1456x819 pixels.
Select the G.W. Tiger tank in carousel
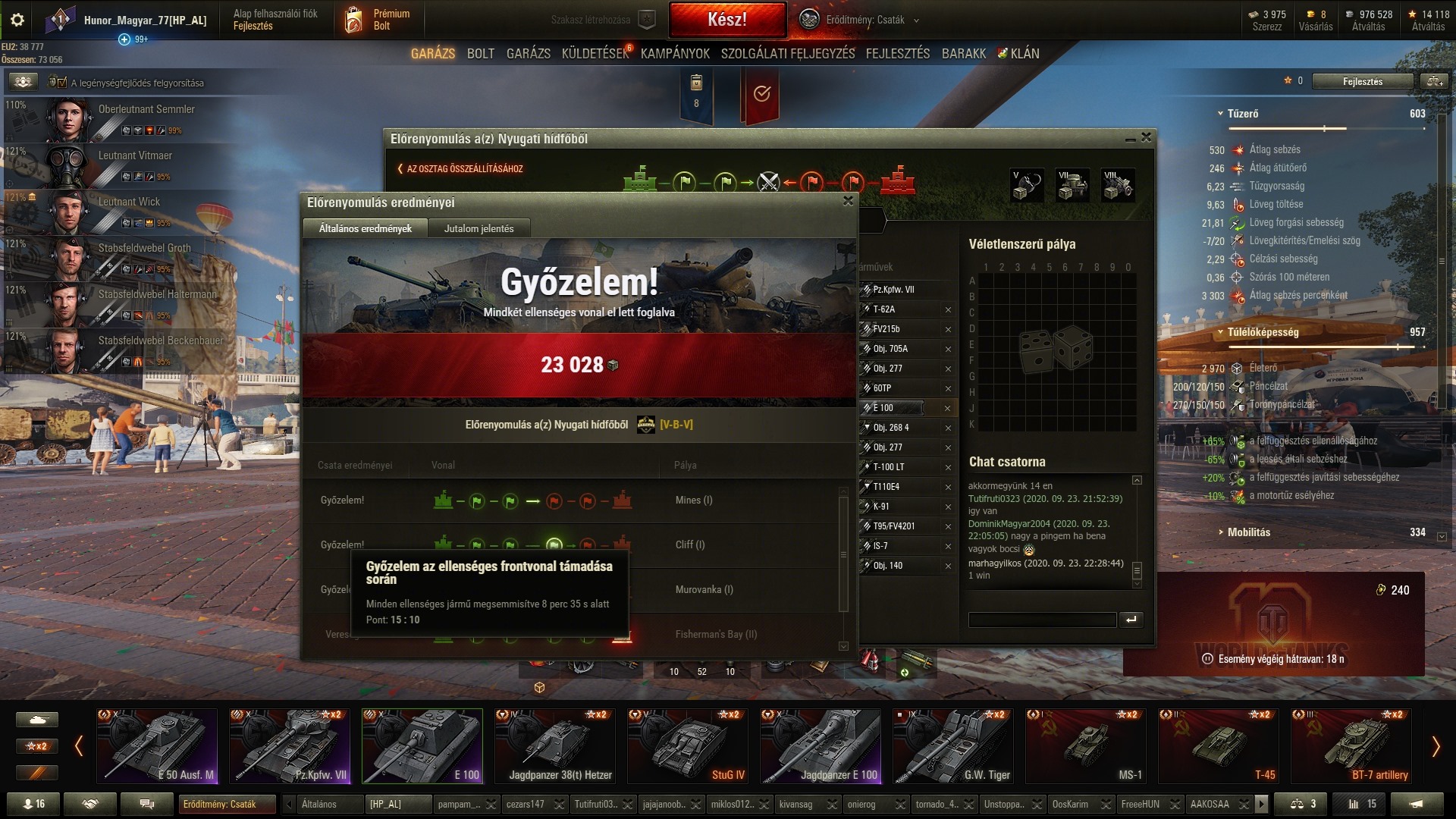click(953, 746)
